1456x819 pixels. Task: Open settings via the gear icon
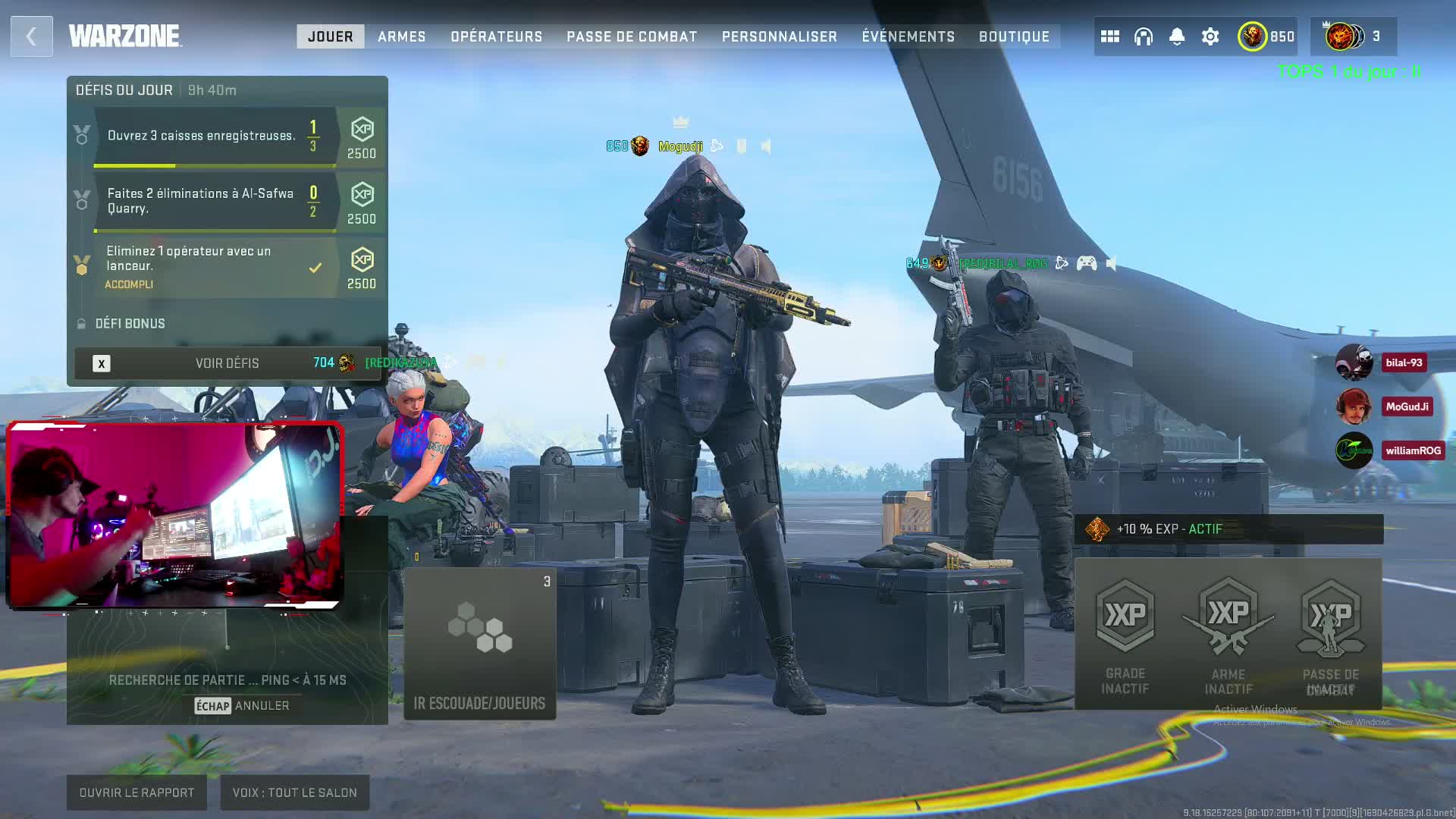coord(1210,36)
